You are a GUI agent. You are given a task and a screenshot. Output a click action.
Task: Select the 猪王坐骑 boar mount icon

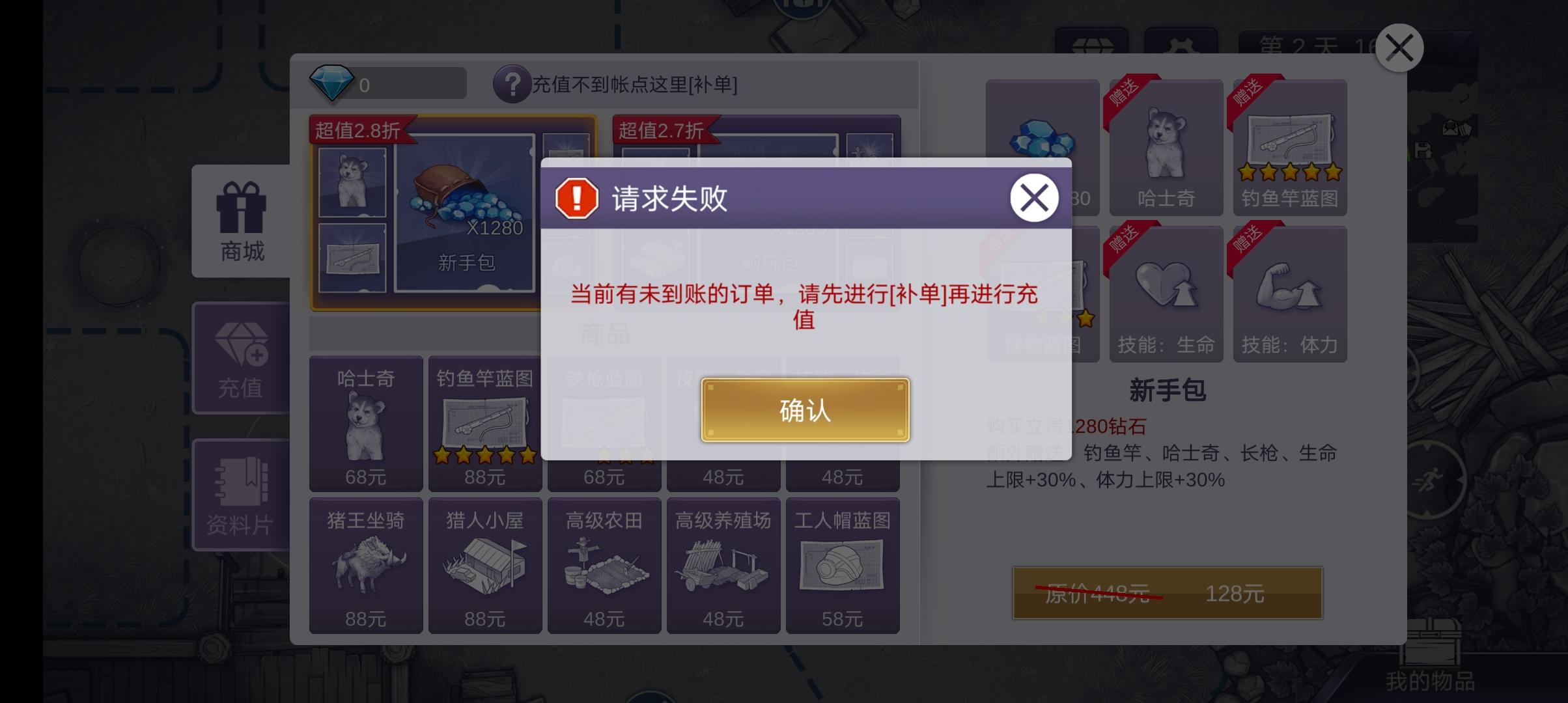[x=365, y=566]
